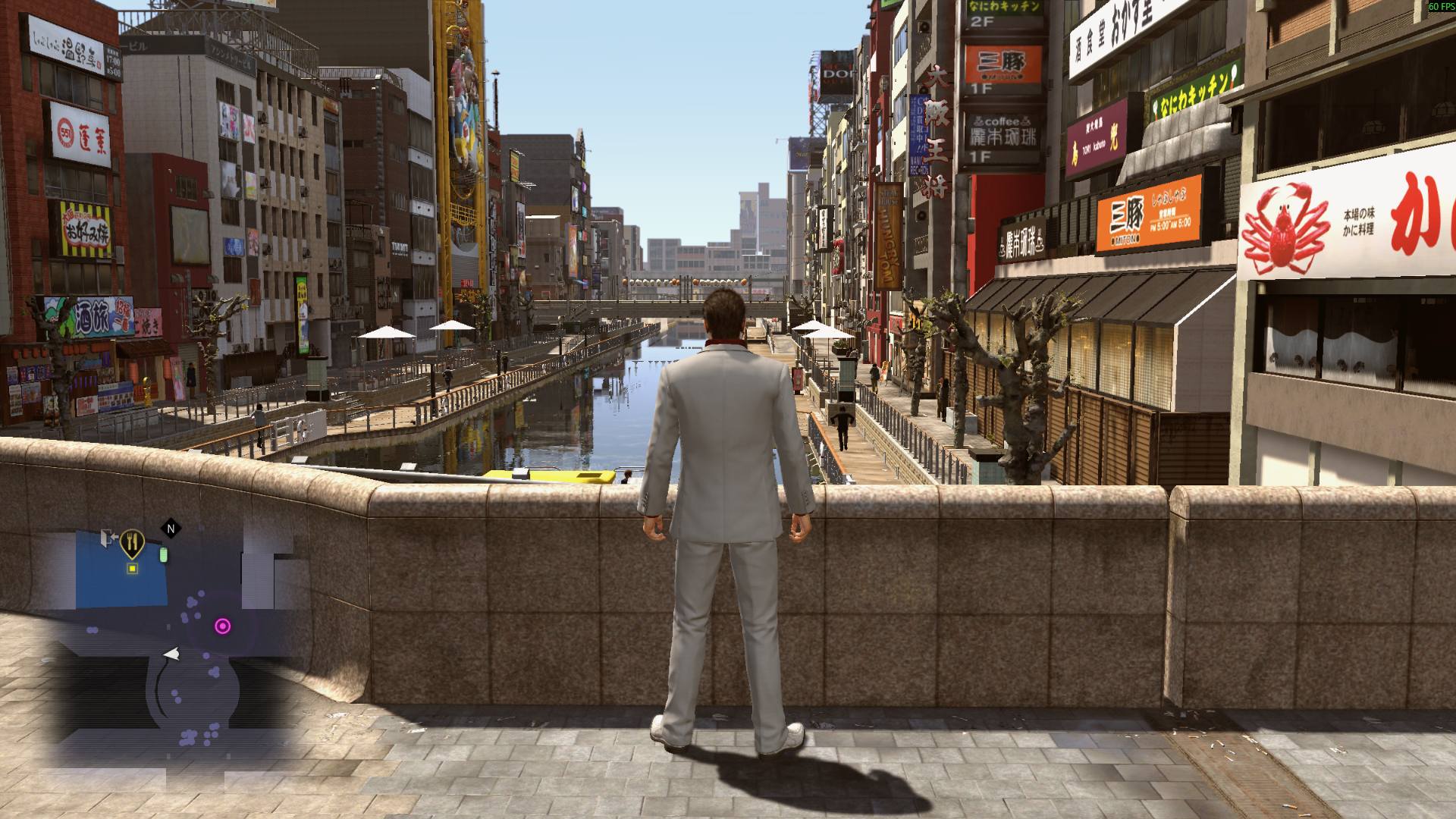The width and height of the screenshot is (1456, 819).
Task: Click the green drink can minimap marker
Action: [163, 556]
